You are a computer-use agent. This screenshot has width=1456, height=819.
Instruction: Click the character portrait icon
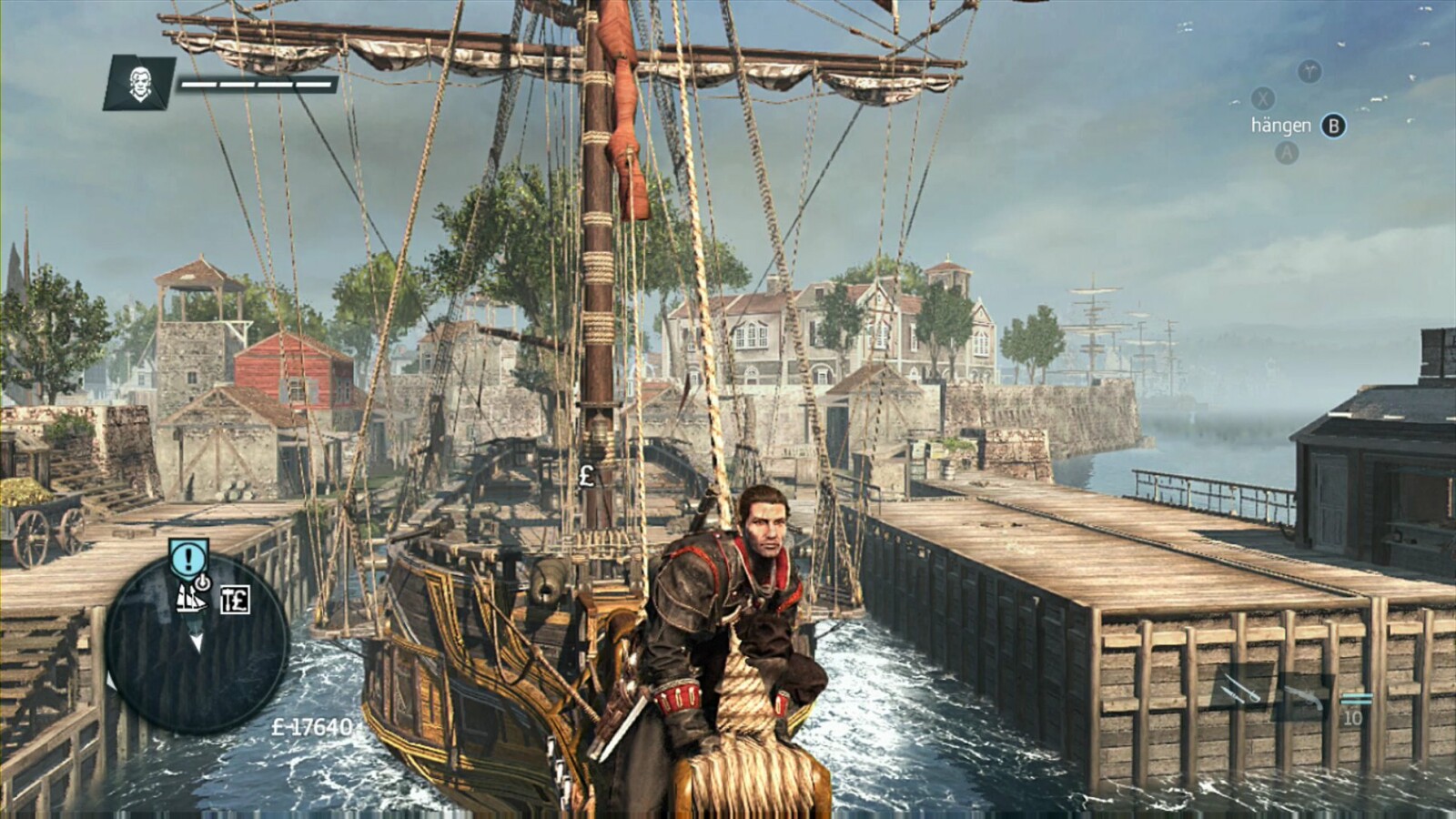point(139,83)
